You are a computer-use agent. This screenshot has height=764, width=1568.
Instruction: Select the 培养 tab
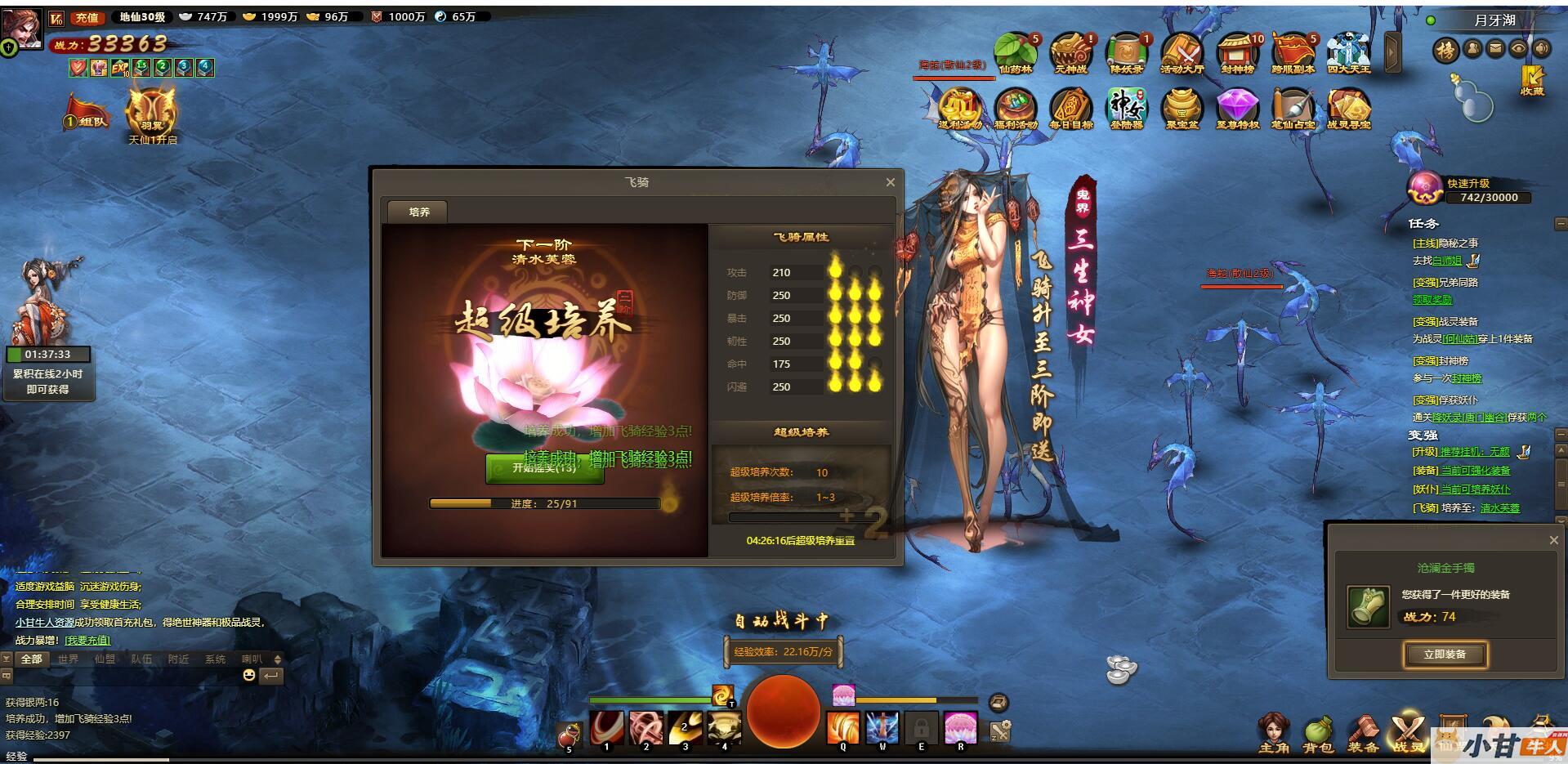418,212
